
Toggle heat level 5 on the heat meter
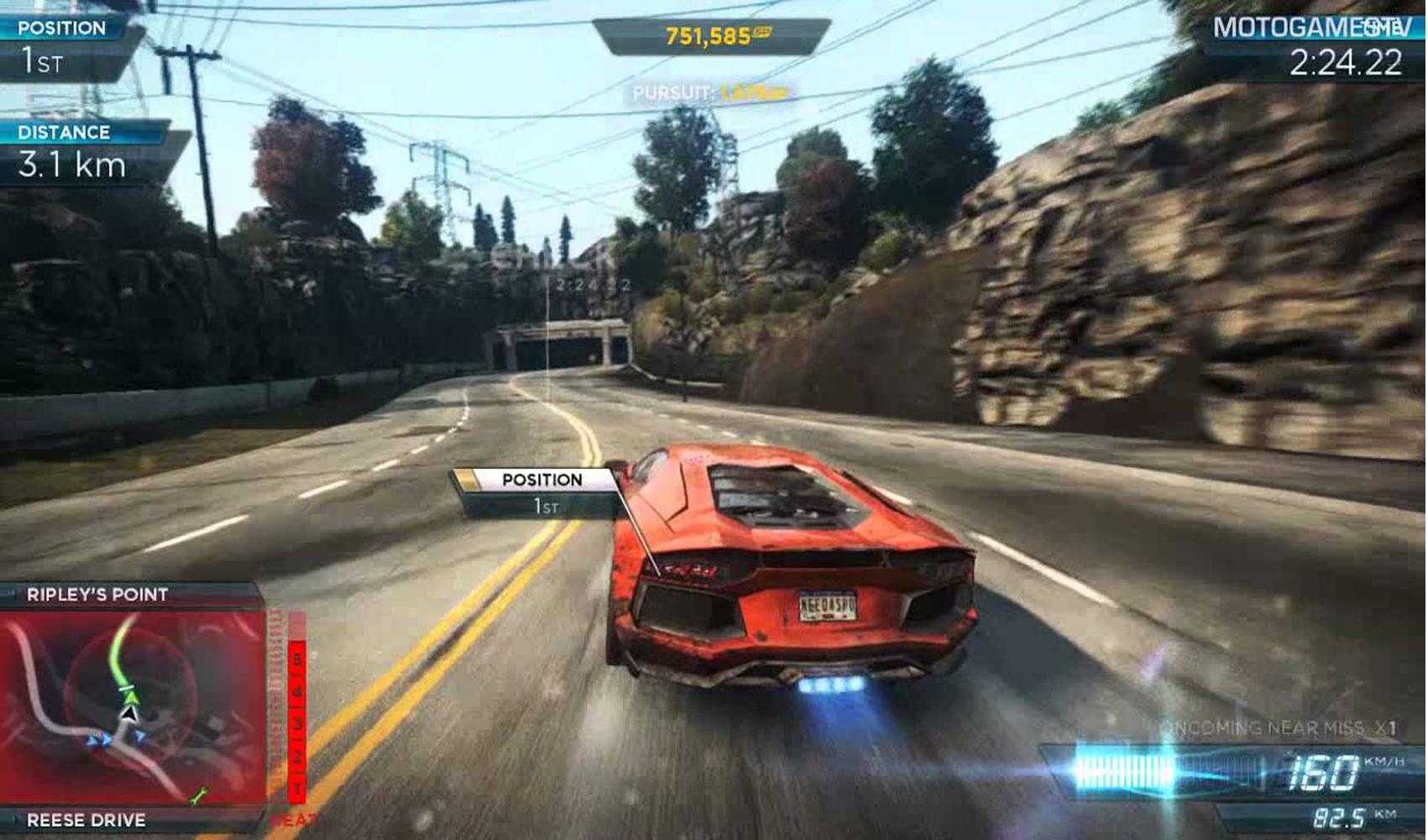tap(297, 658)
